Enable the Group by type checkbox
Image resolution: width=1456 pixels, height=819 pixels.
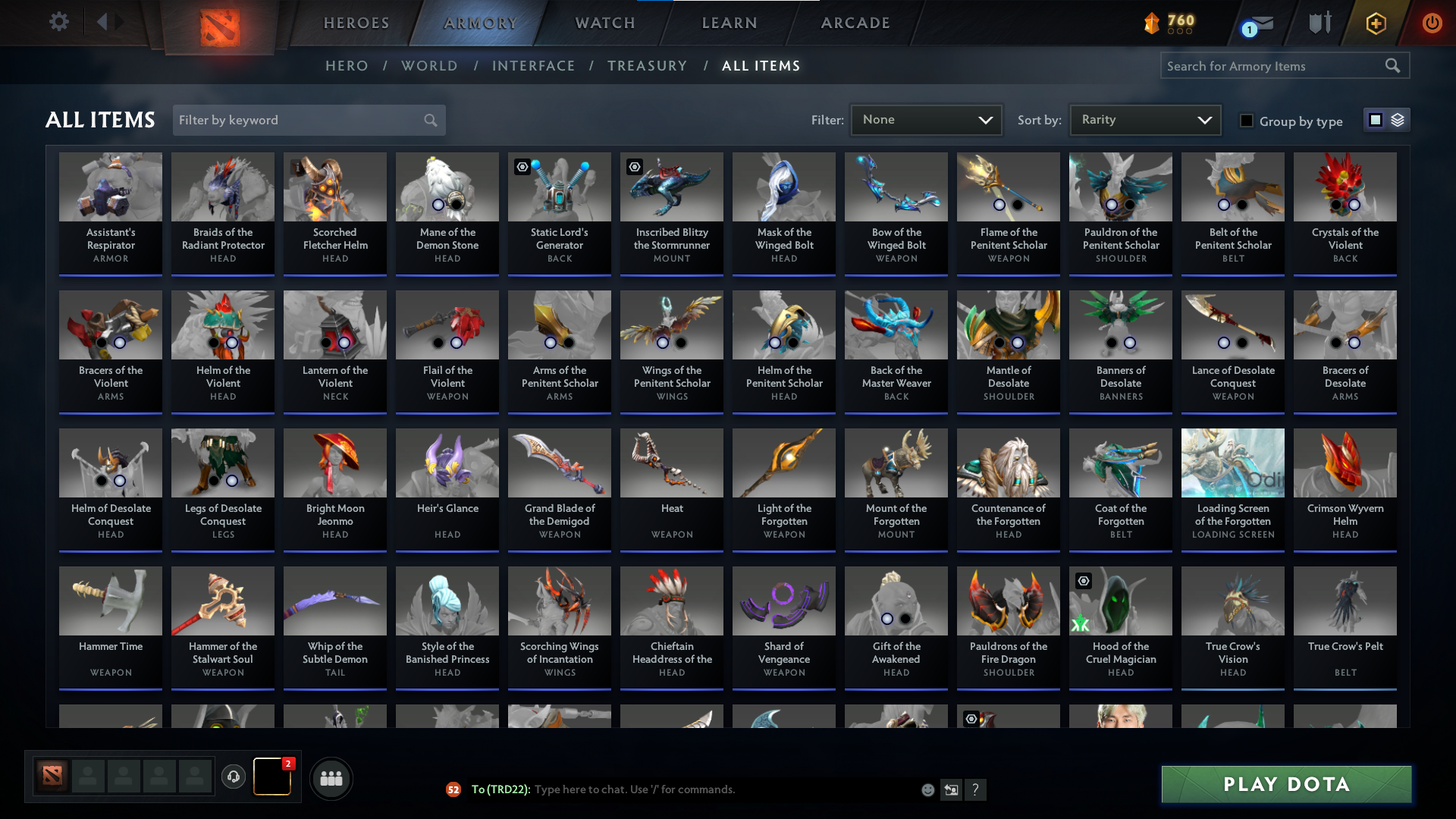pos(1247,121)
